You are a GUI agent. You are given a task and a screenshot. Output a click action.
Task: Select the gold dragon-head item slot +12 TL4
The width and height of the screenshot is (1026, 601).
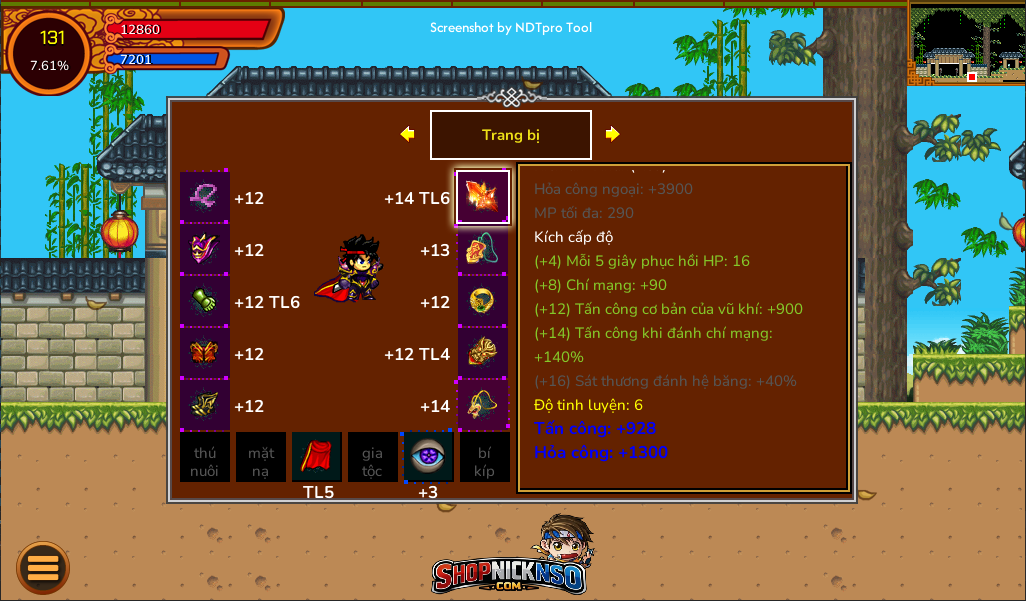click(483, 353)
